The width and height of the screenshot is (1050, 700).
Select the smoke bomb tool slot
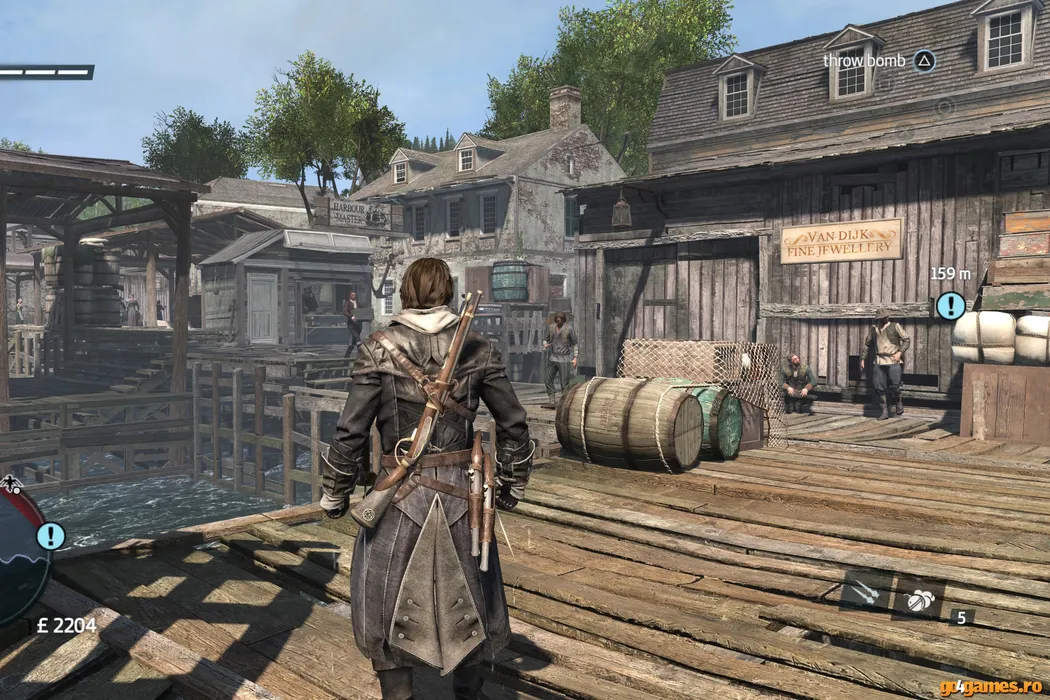tap(917, 600)
